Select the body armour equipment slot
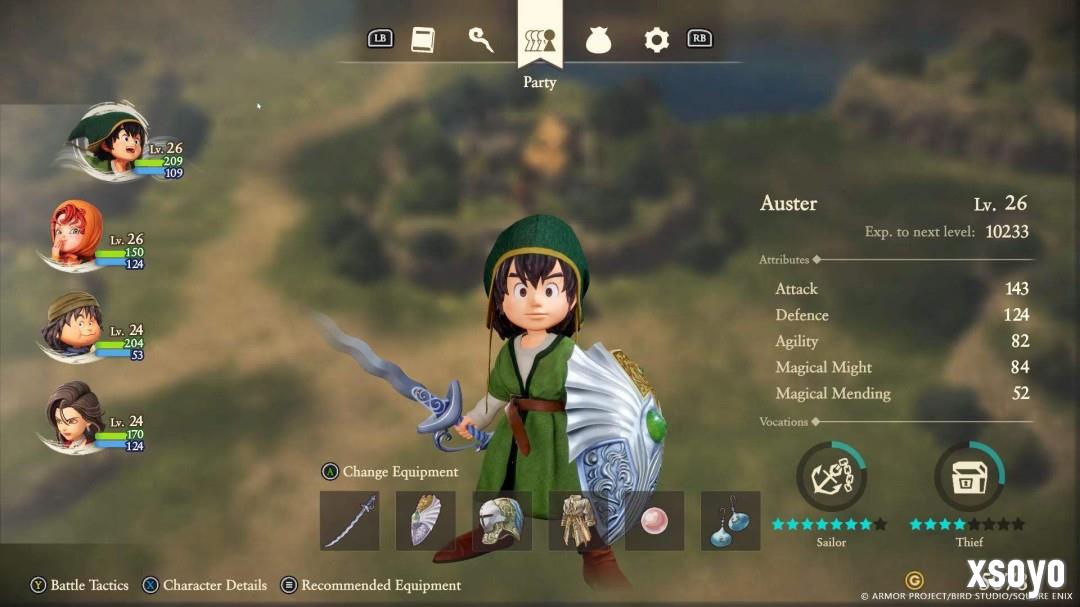The height and width of the screenshot is (607, 1080). [x=578, y=520]
